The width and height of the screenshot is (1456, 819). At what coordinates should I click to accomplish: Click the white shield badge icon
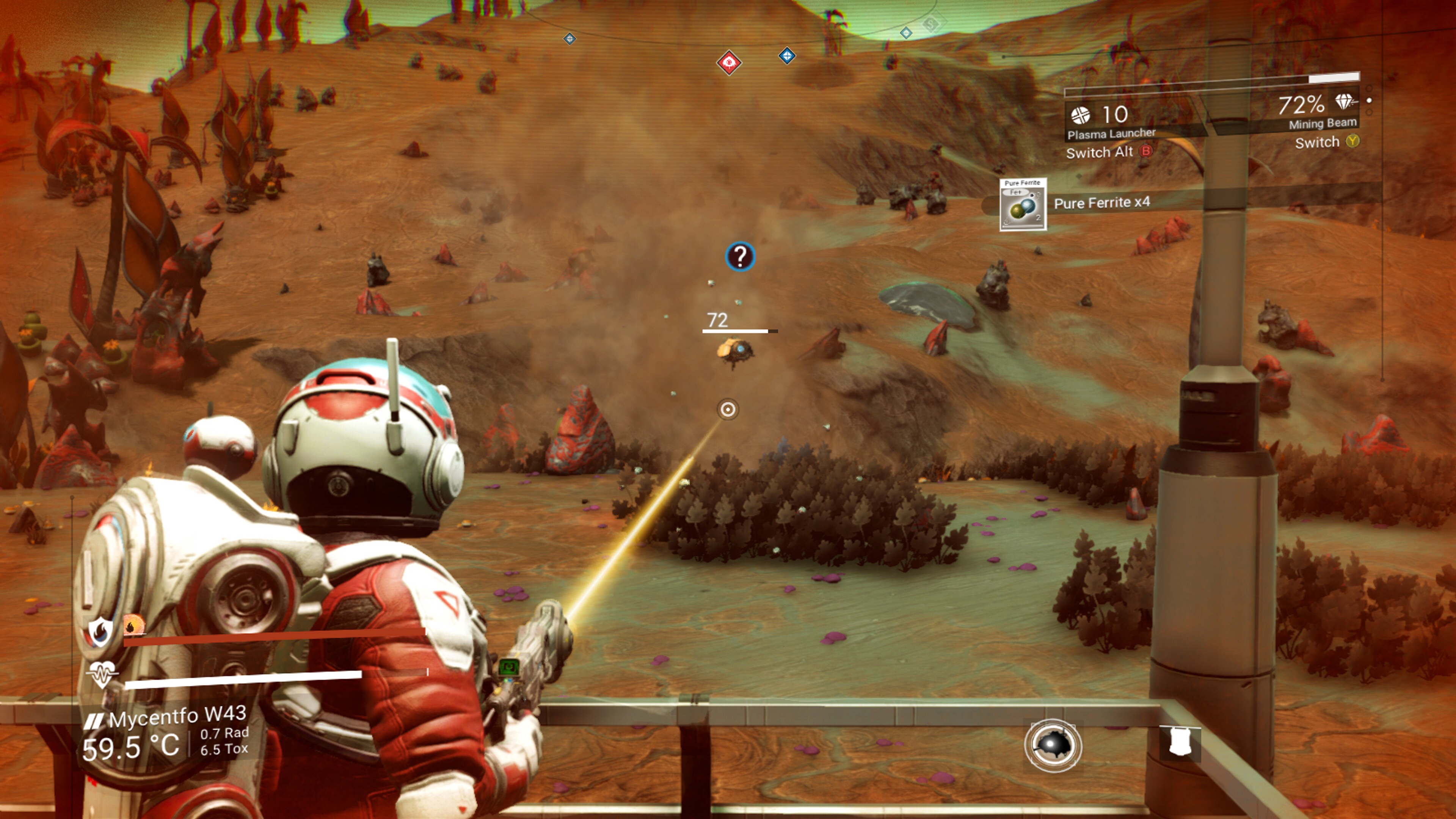tap(1180, 742)
